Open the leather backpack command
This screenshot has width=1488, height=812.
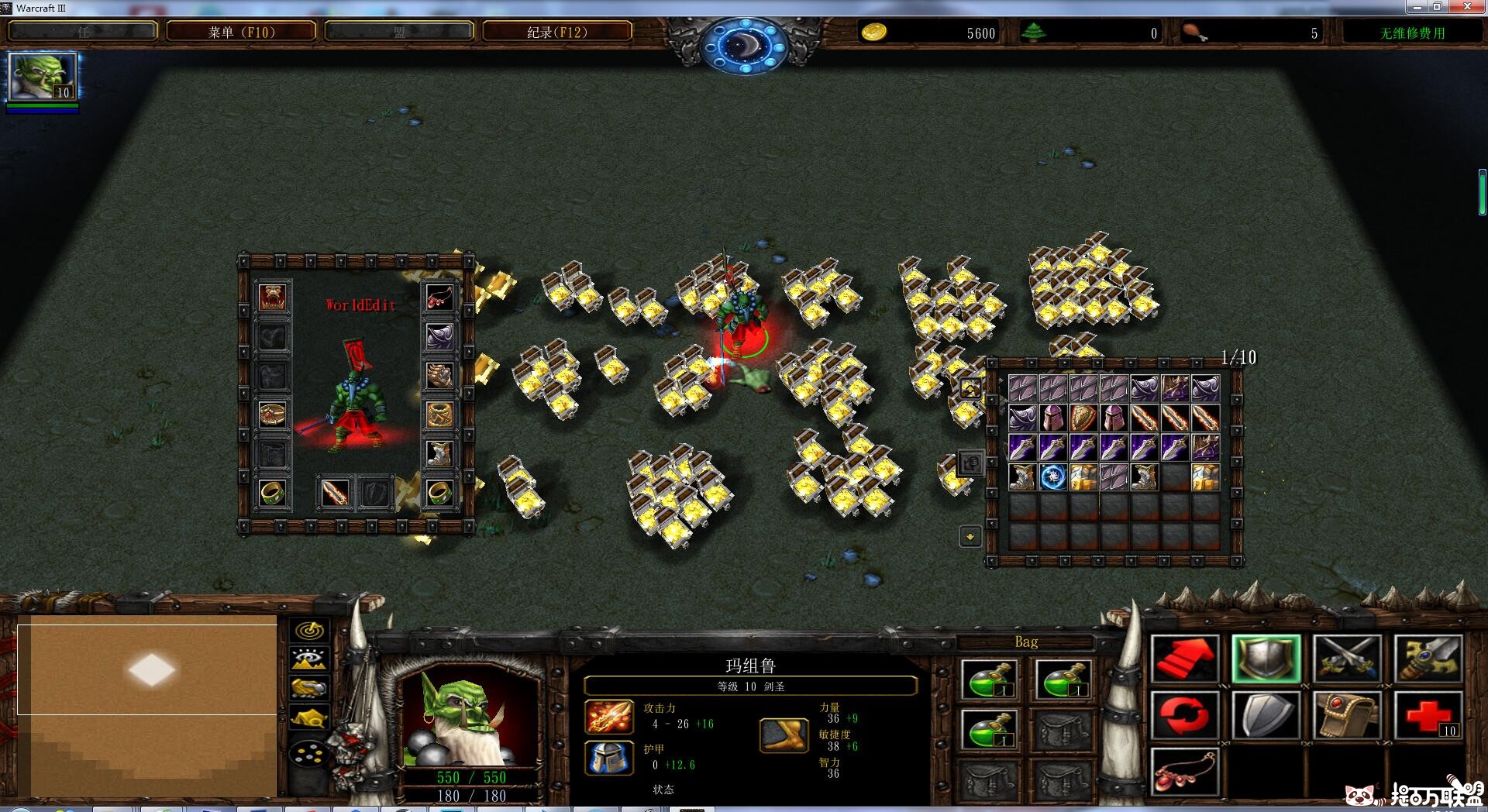coord(1347,714)
